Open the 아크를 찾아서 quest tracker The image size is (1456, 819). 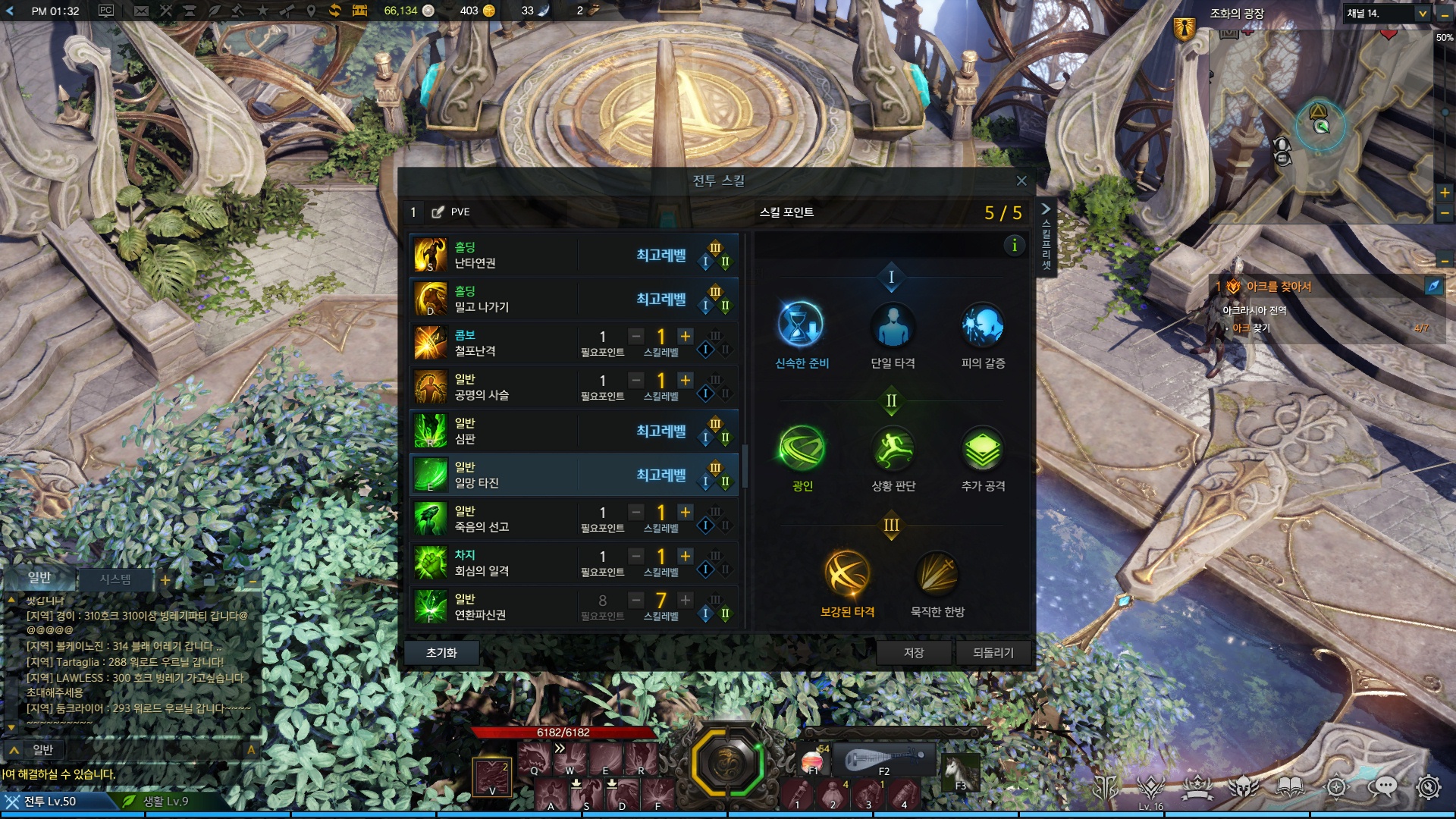pyautogui.click(x=1279, y=287)
